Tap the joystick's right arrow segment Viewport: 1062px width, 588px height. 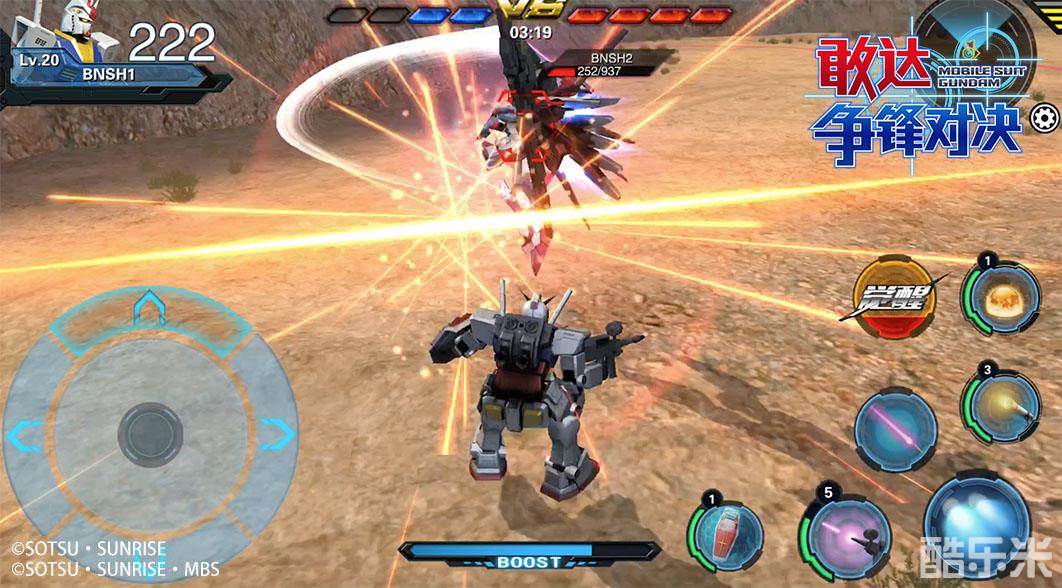277,434
